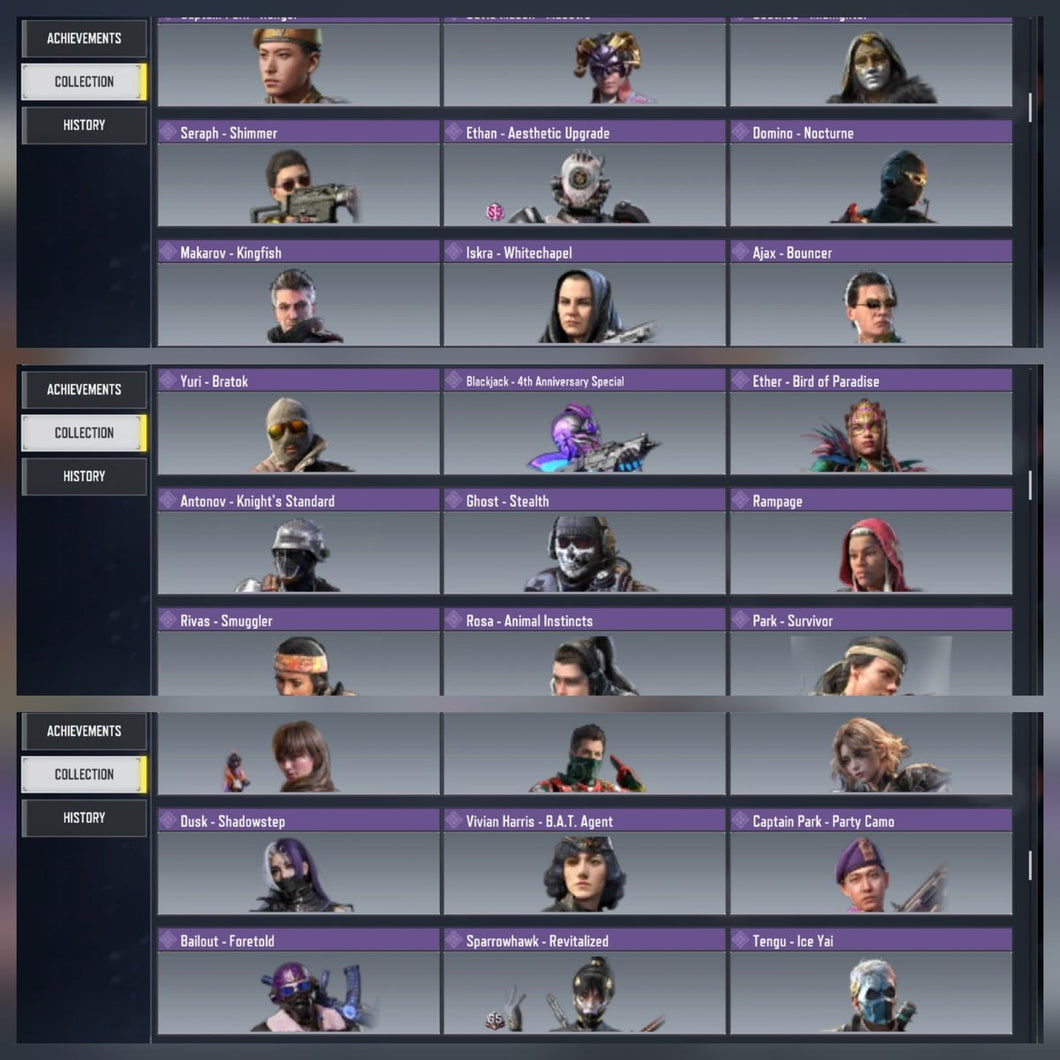Open Ethan - Aesthetic Upgrade skin

[584, 174]
